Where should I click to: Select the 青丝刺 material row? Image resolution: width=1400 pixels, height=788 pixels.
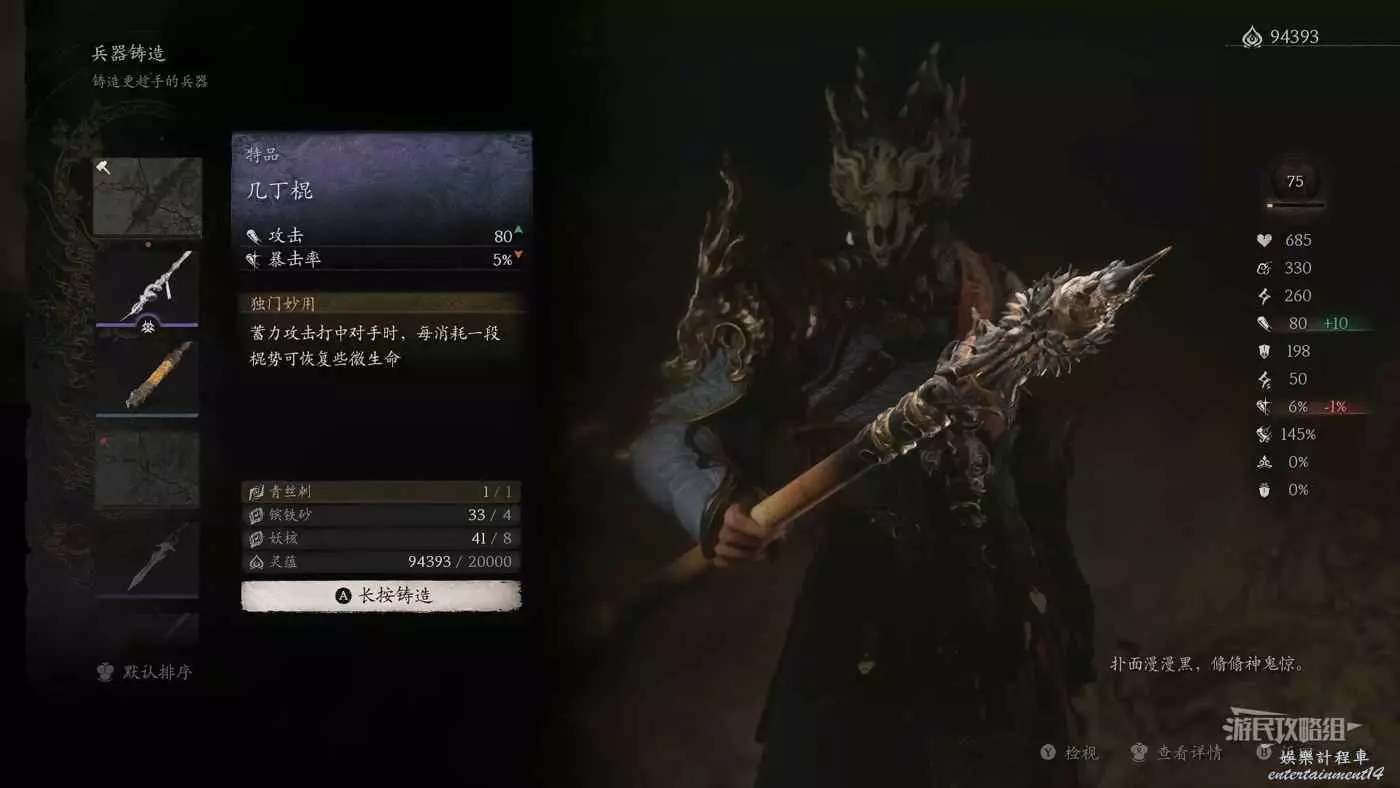(x=381, y=492)
